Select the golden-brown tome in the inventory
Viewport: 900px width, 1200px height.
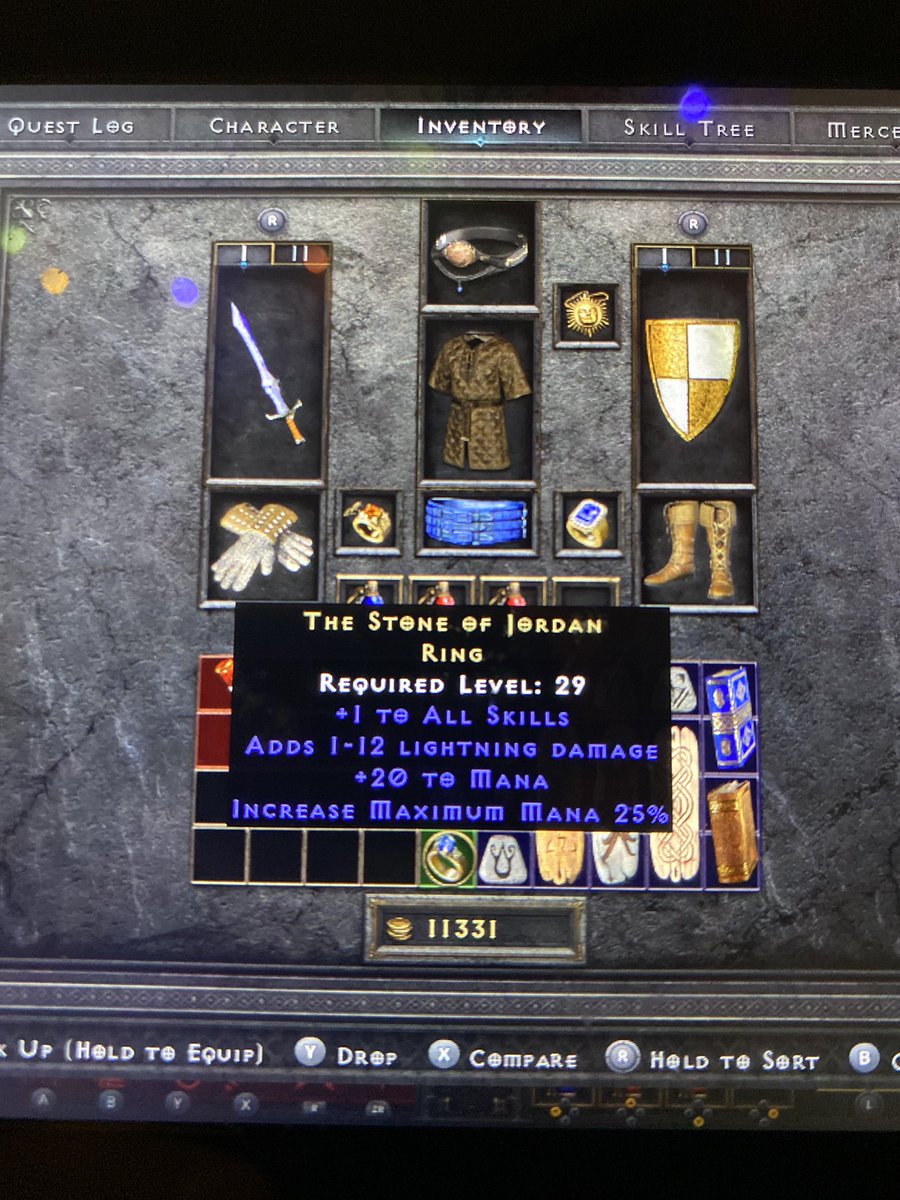pos(732,831)
